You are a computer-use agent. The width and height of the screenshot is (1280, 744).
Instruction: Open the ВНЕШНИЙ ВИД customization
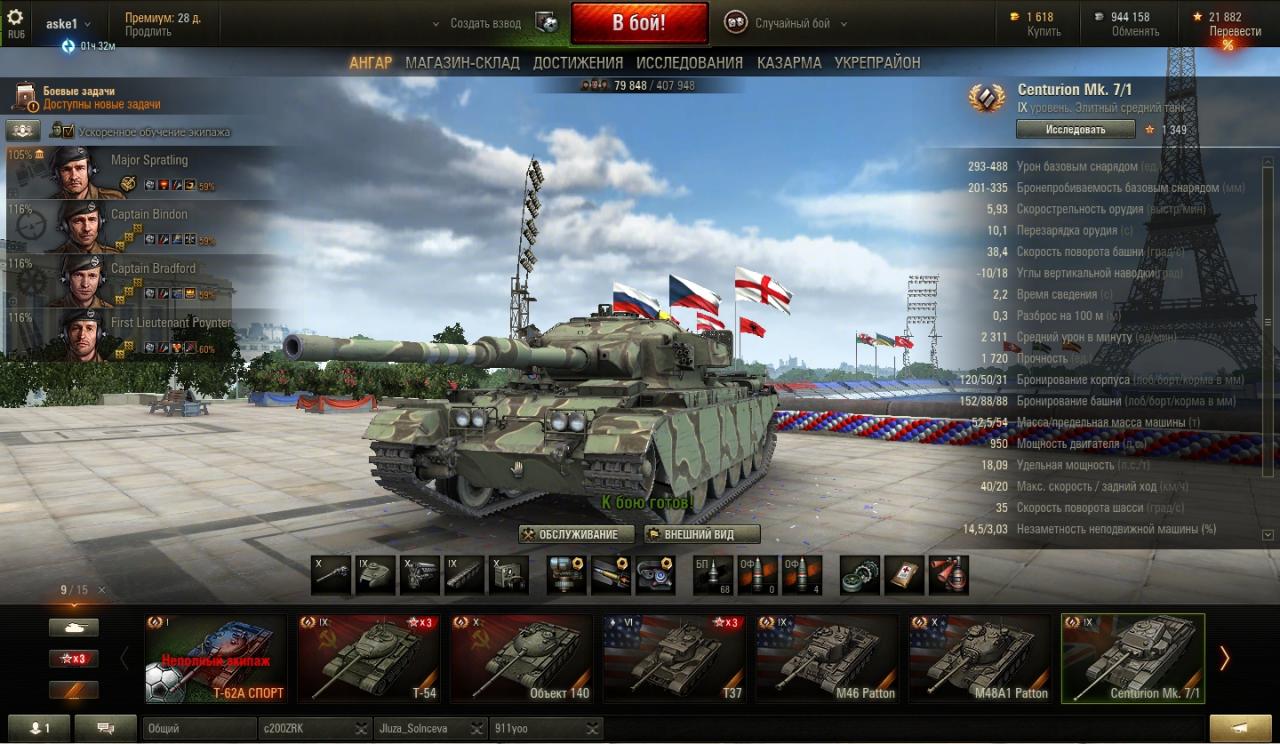(701, 534)
